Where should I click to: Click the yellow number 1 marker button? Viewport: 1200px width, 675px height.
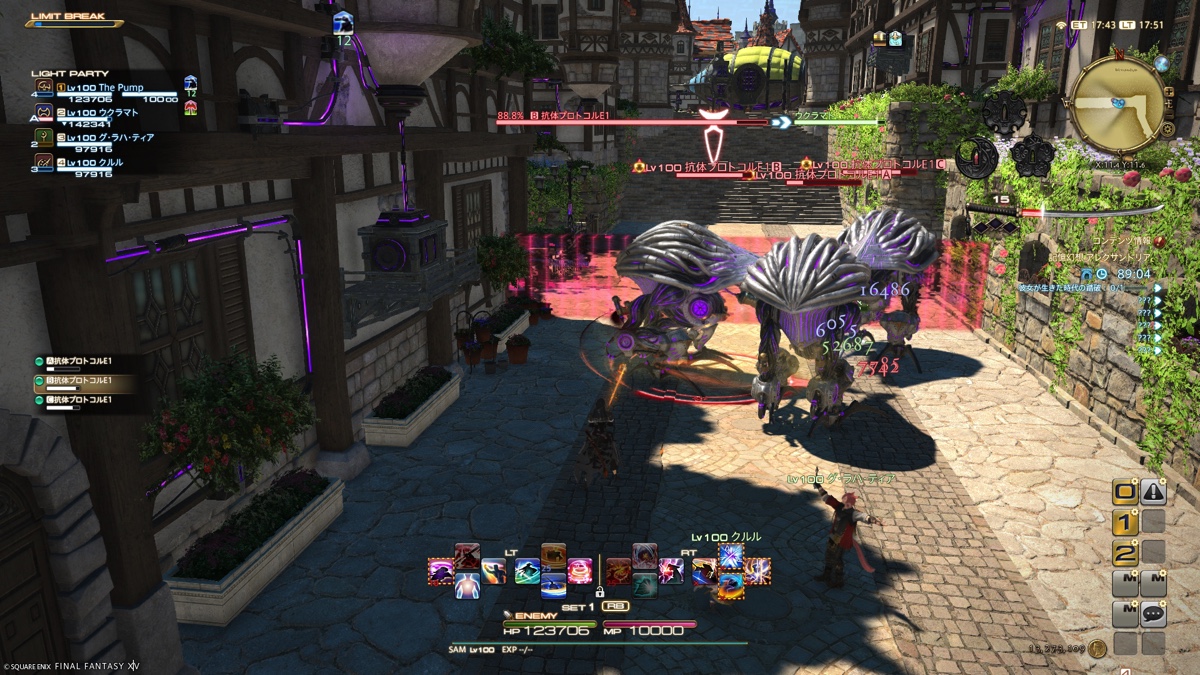click(x=1125, y=522)
